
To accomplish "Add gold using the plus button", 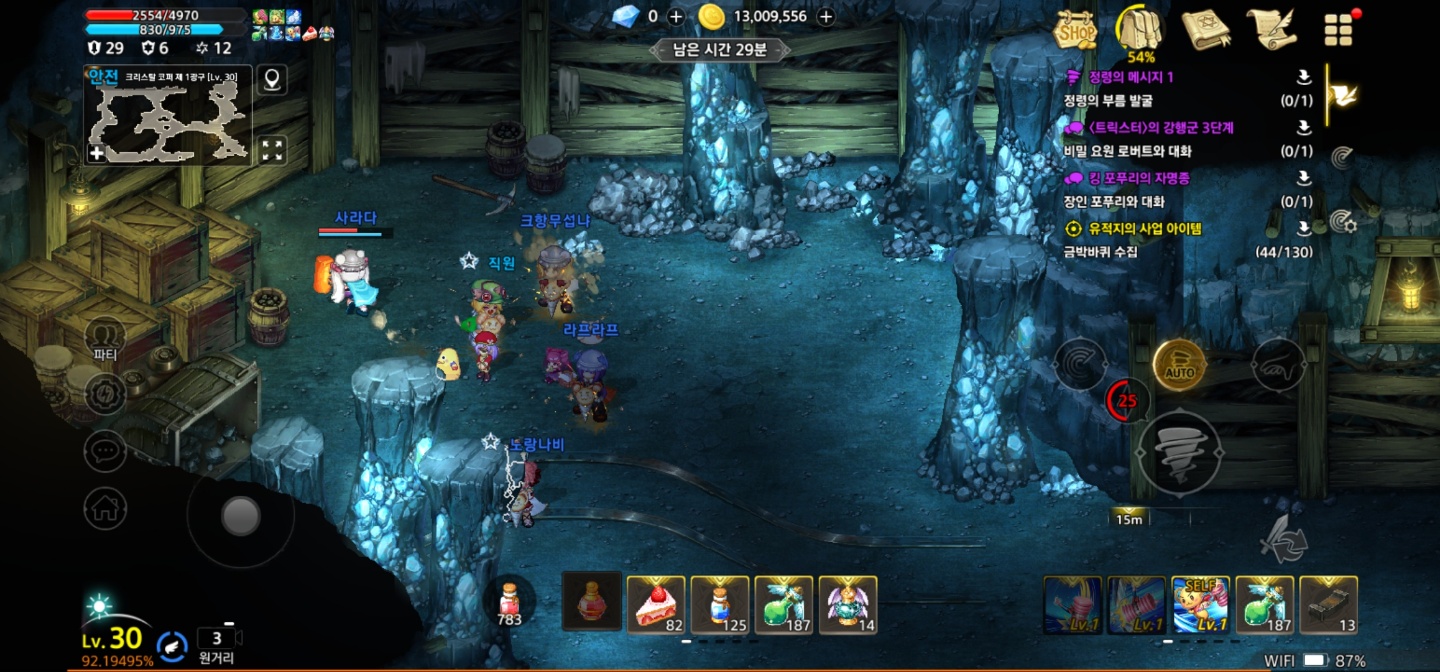I will click(x=826, y=16).
